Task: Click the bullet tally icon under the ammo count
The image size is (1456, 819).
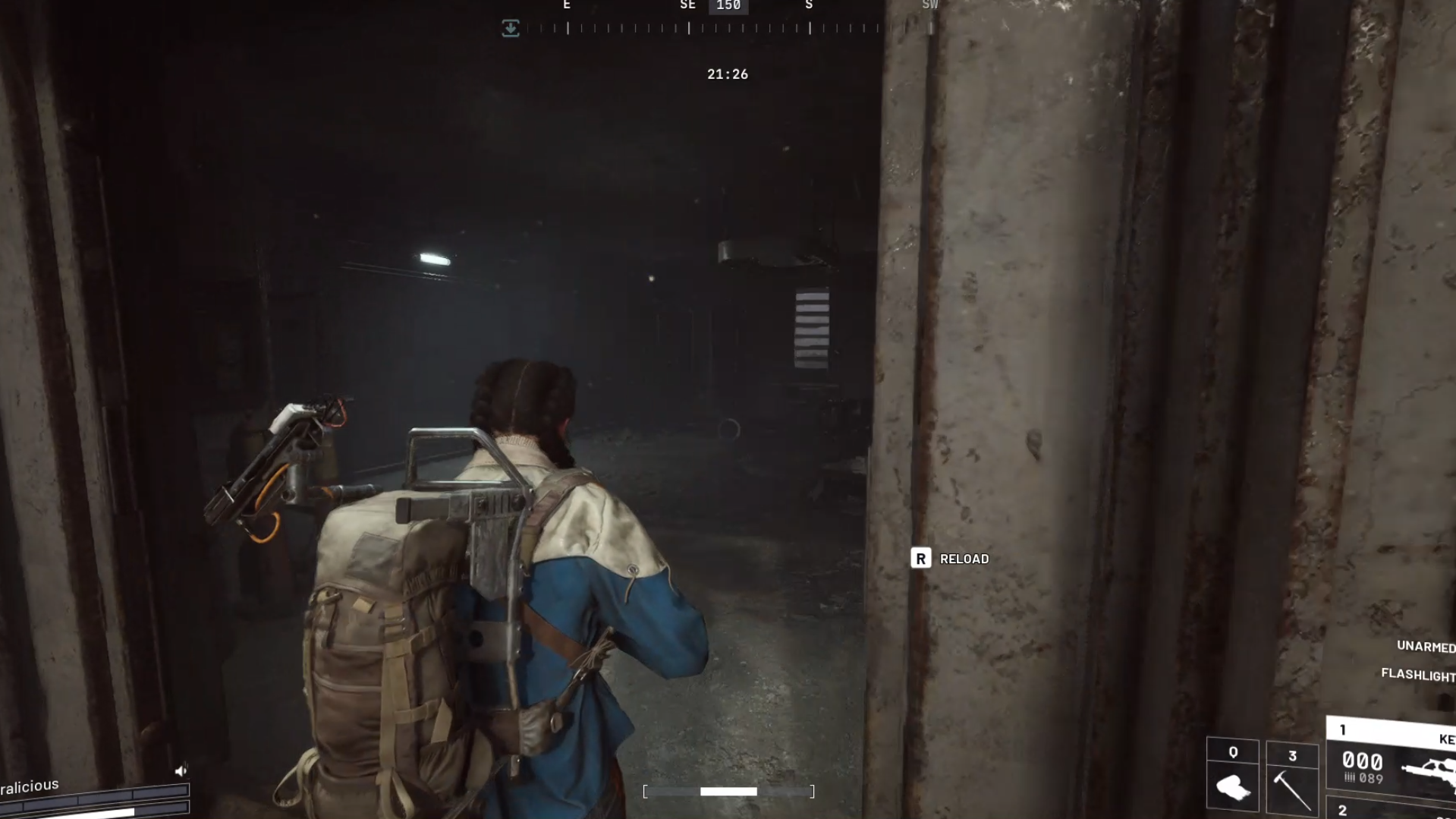Action: (1350, 778)
